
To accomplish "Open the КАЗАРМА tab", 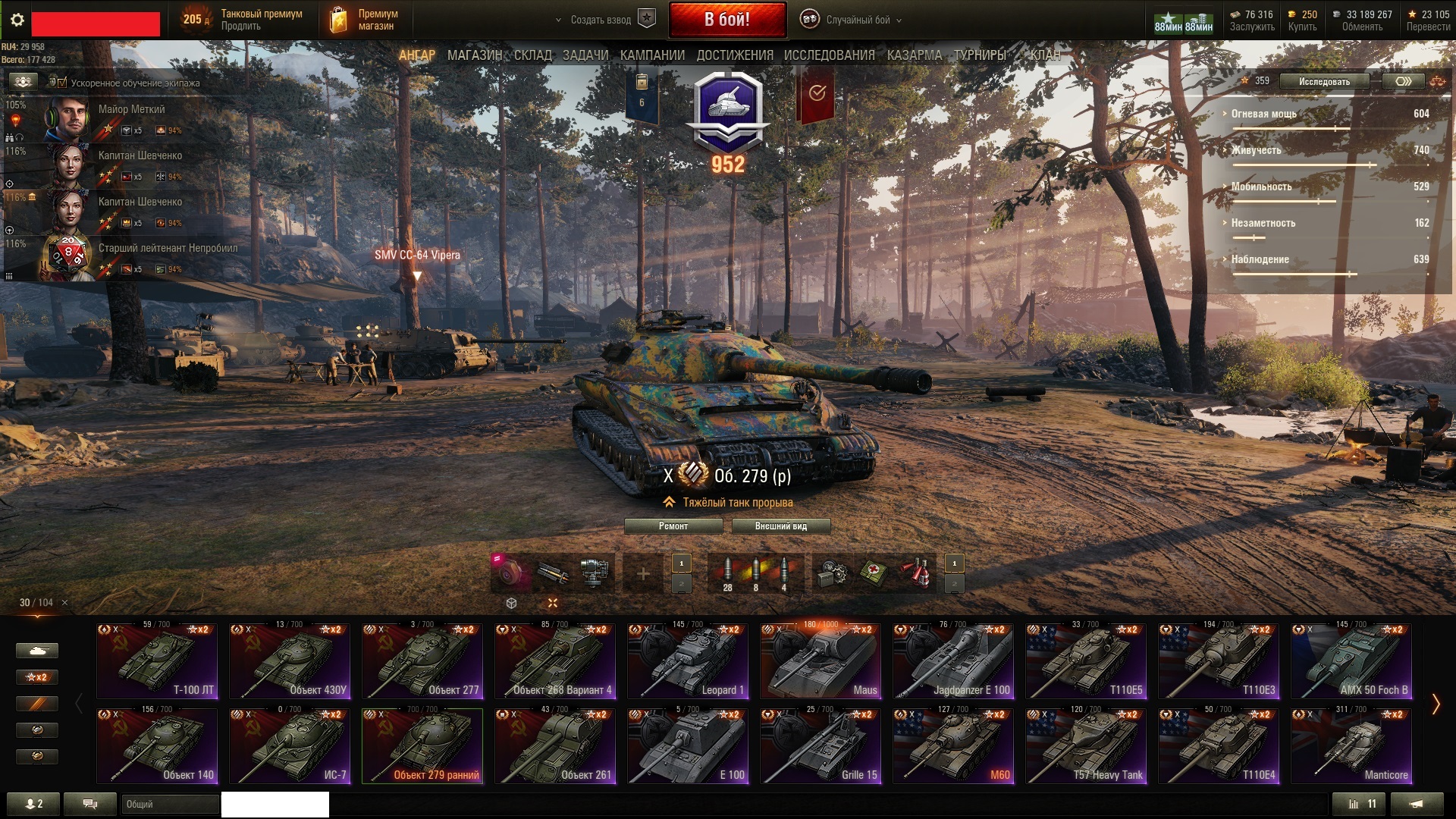I will point(914,55).
